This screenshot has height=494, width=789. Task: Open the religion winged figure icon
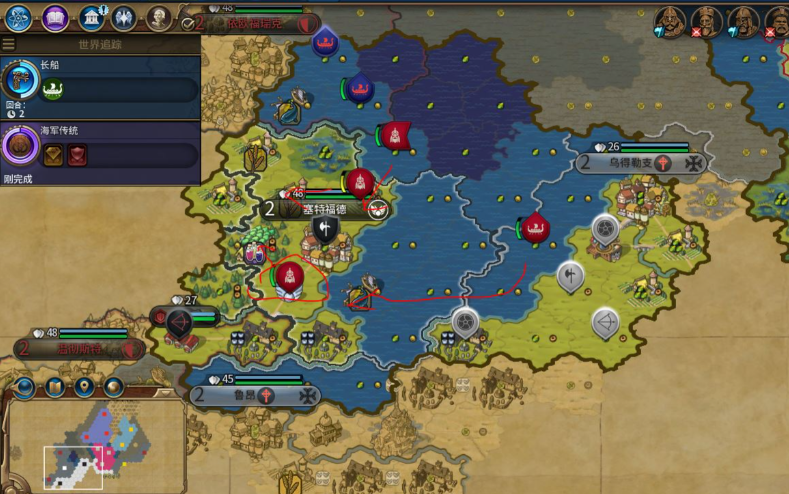(x=124, y=17)
